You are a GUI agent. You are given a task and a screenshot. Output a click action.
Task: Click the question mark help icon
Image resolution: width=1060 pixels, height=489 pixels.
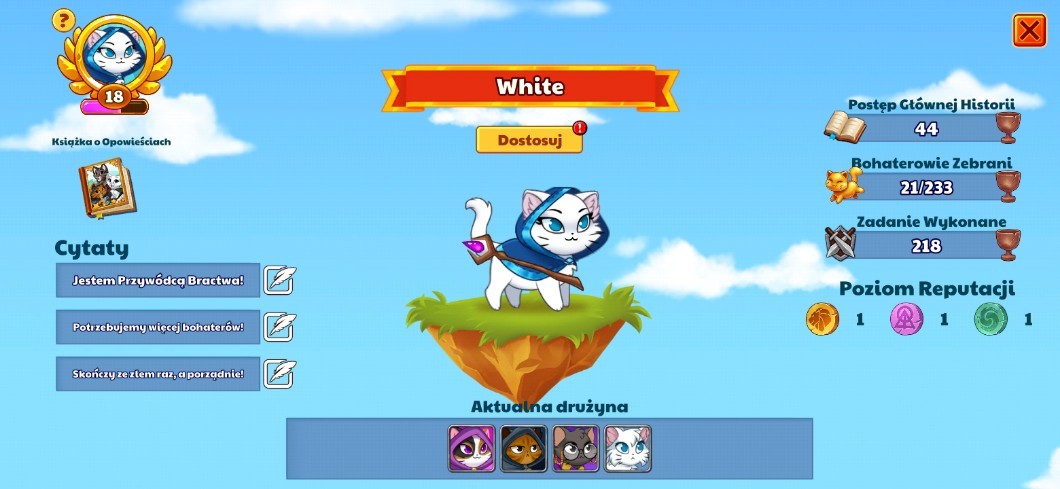click(x=63, y=19)
